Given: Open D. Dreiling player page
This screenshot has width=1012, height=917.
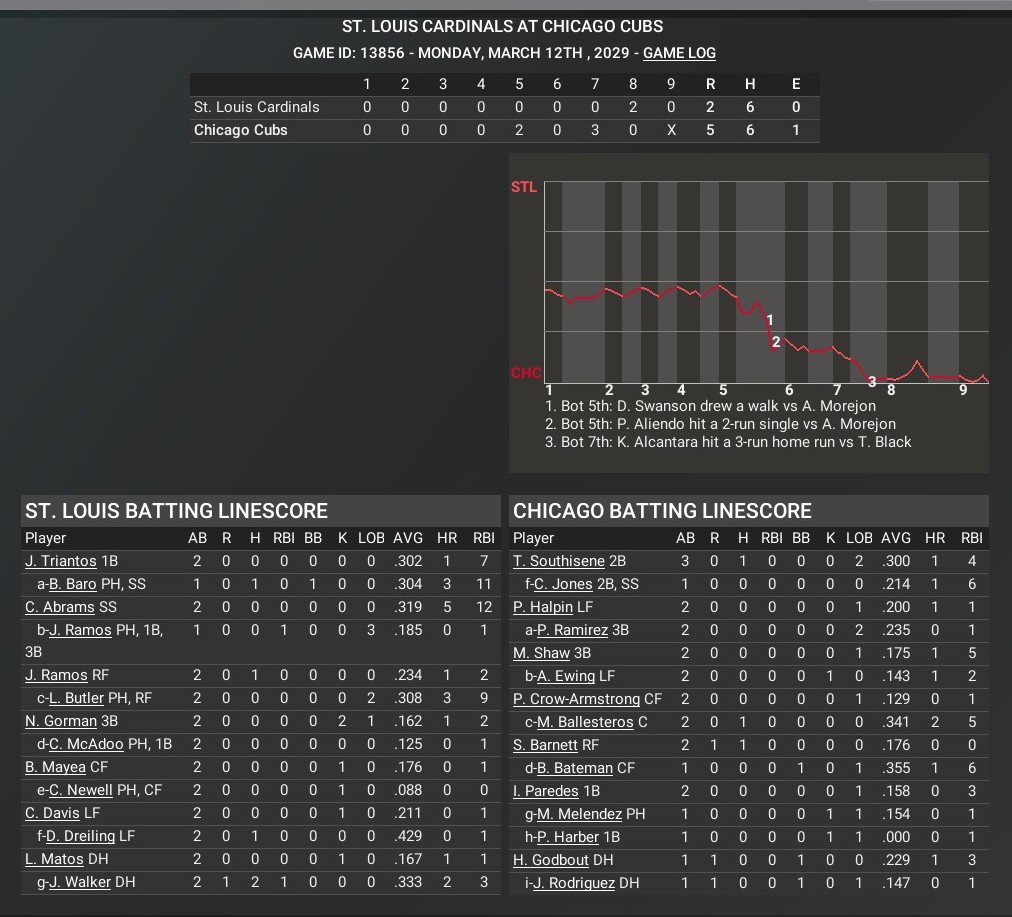Looking at the screenshot, I should click(x=80, y=836).
